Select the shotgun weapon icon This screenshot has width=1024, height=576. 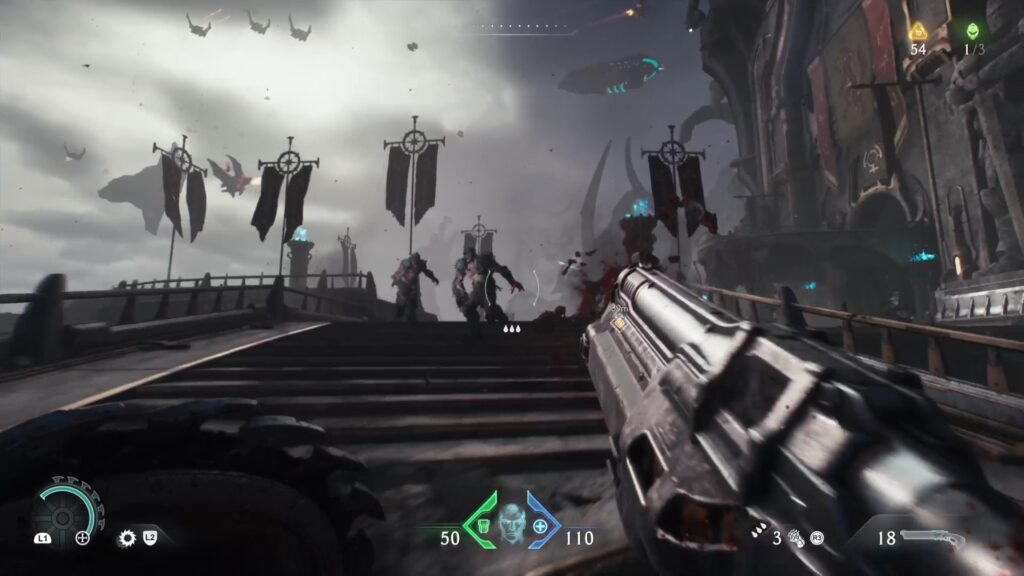933,538
